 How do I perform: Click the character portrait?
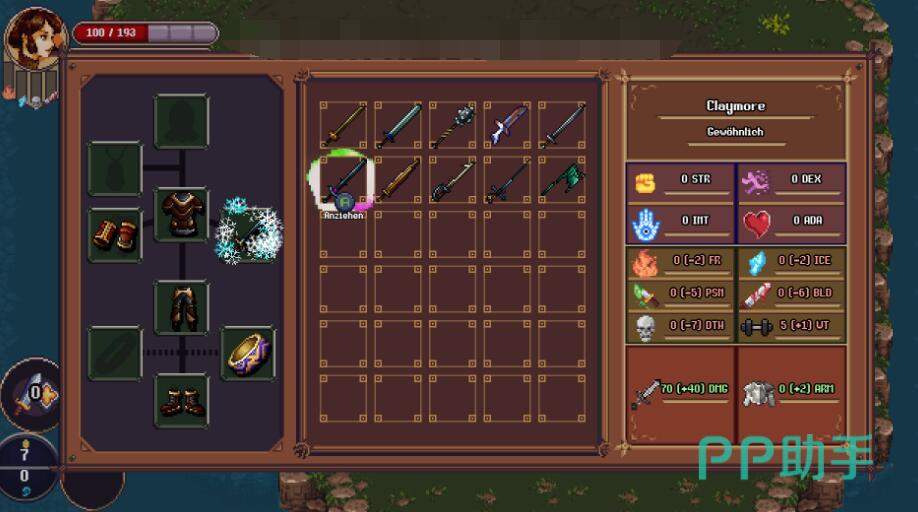pos(35,40)
